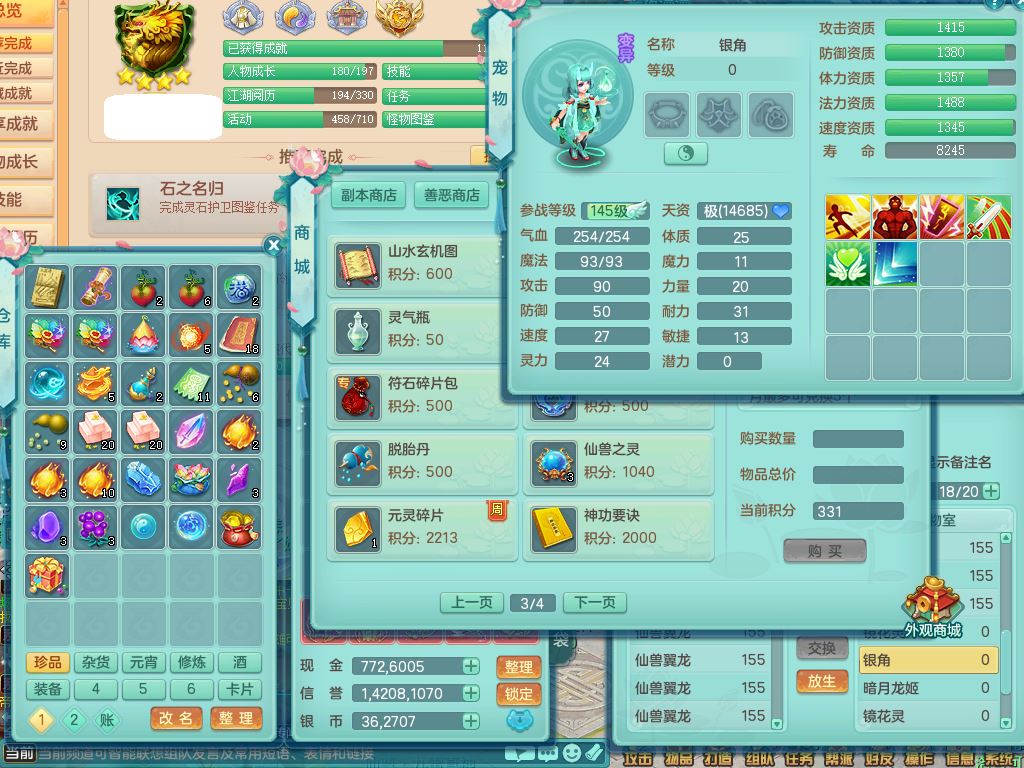Screen dimensions: 1024x768
Task: Select the 元灵碎片 shop entry
Action: click(x=421, y=527)
